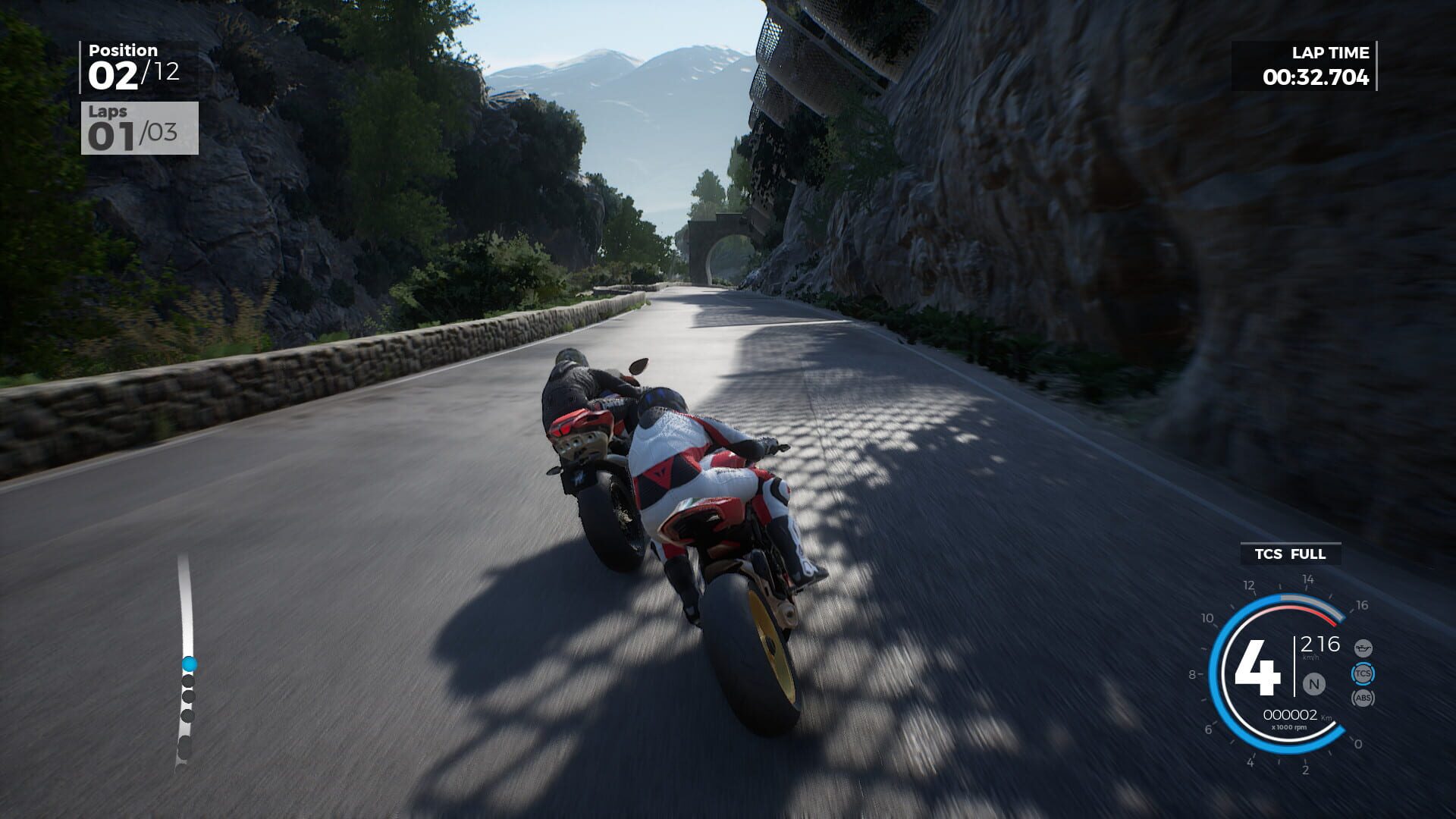1456x819 pixels.
Task: Toggle the TCS FULL assist banner
Action: click(x=1290, y=554)
